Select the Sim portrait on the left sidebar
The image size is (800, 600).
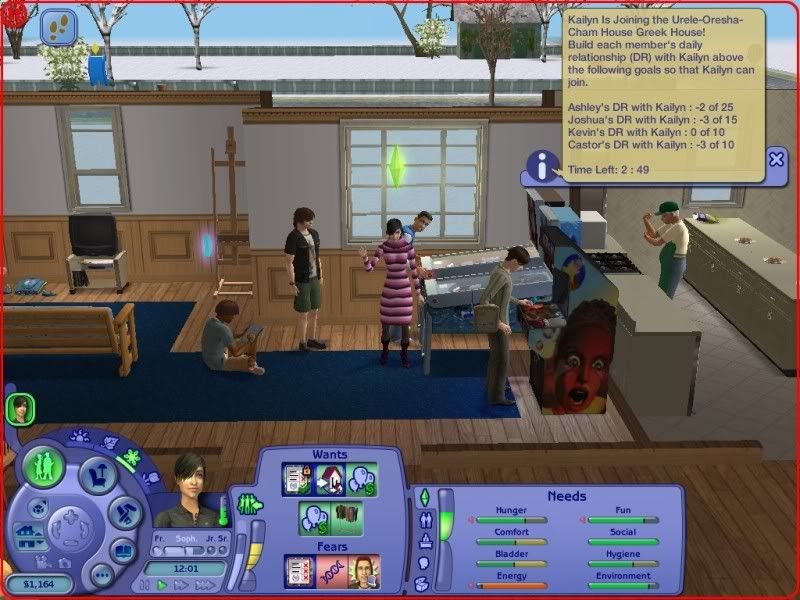point(20,407)
